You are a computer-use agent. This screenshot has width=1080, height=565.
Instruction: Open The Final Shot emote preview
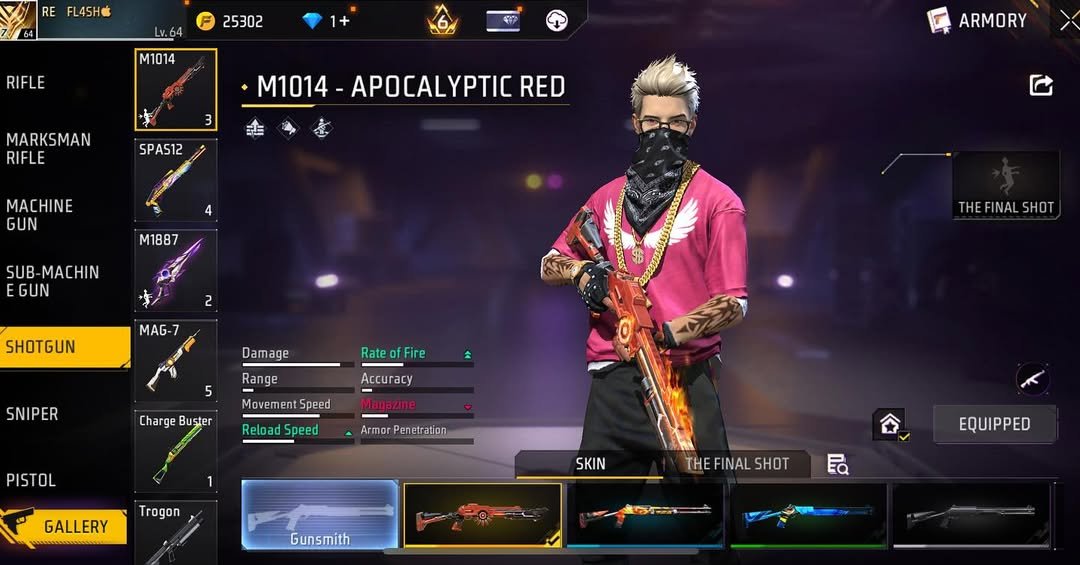[x=1006, y=185]
